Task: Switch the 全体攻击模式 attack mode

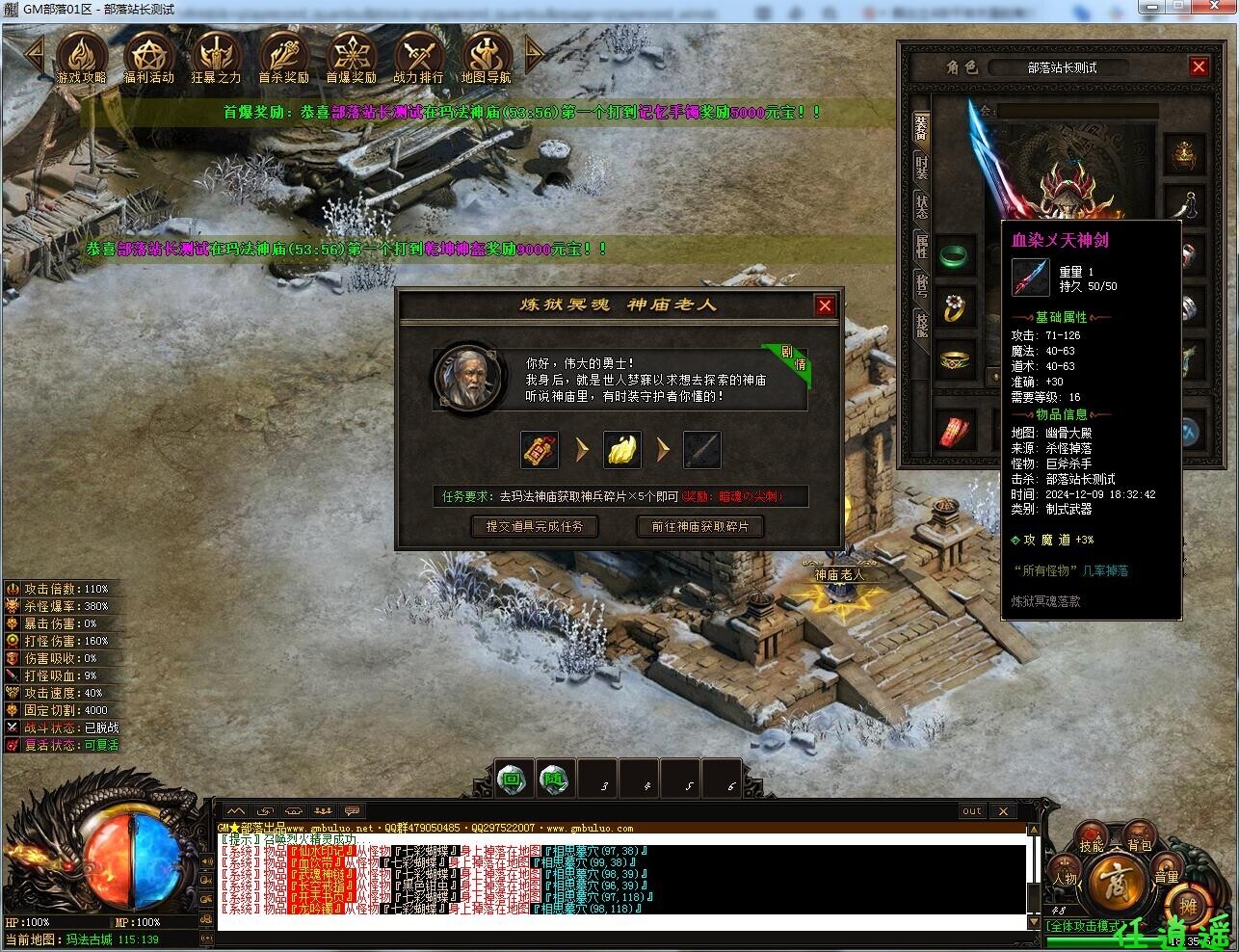Action: [1085, 925]
